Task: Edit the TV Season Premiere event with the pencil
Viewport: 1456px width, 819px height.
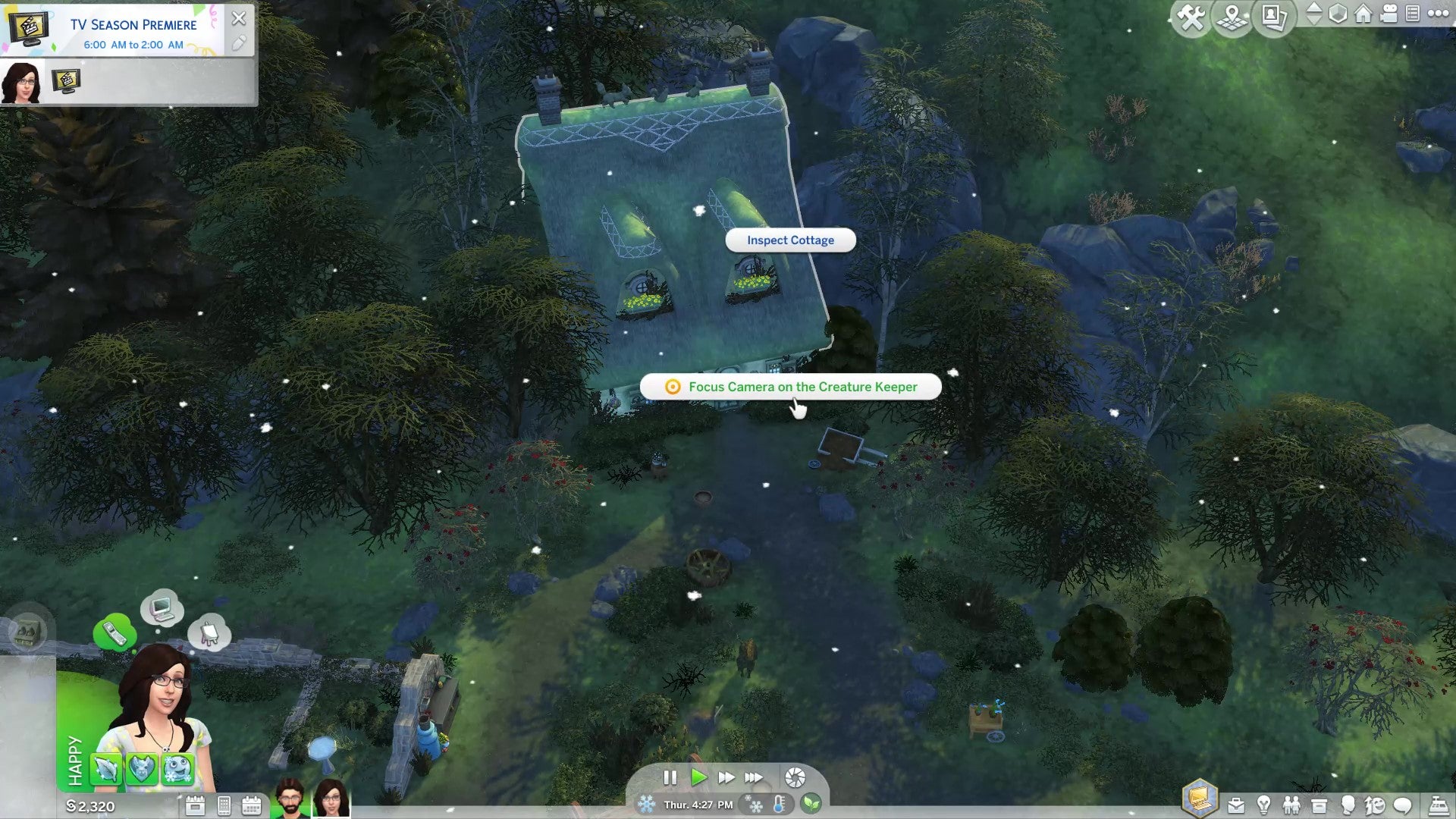Action: (241, 44)
